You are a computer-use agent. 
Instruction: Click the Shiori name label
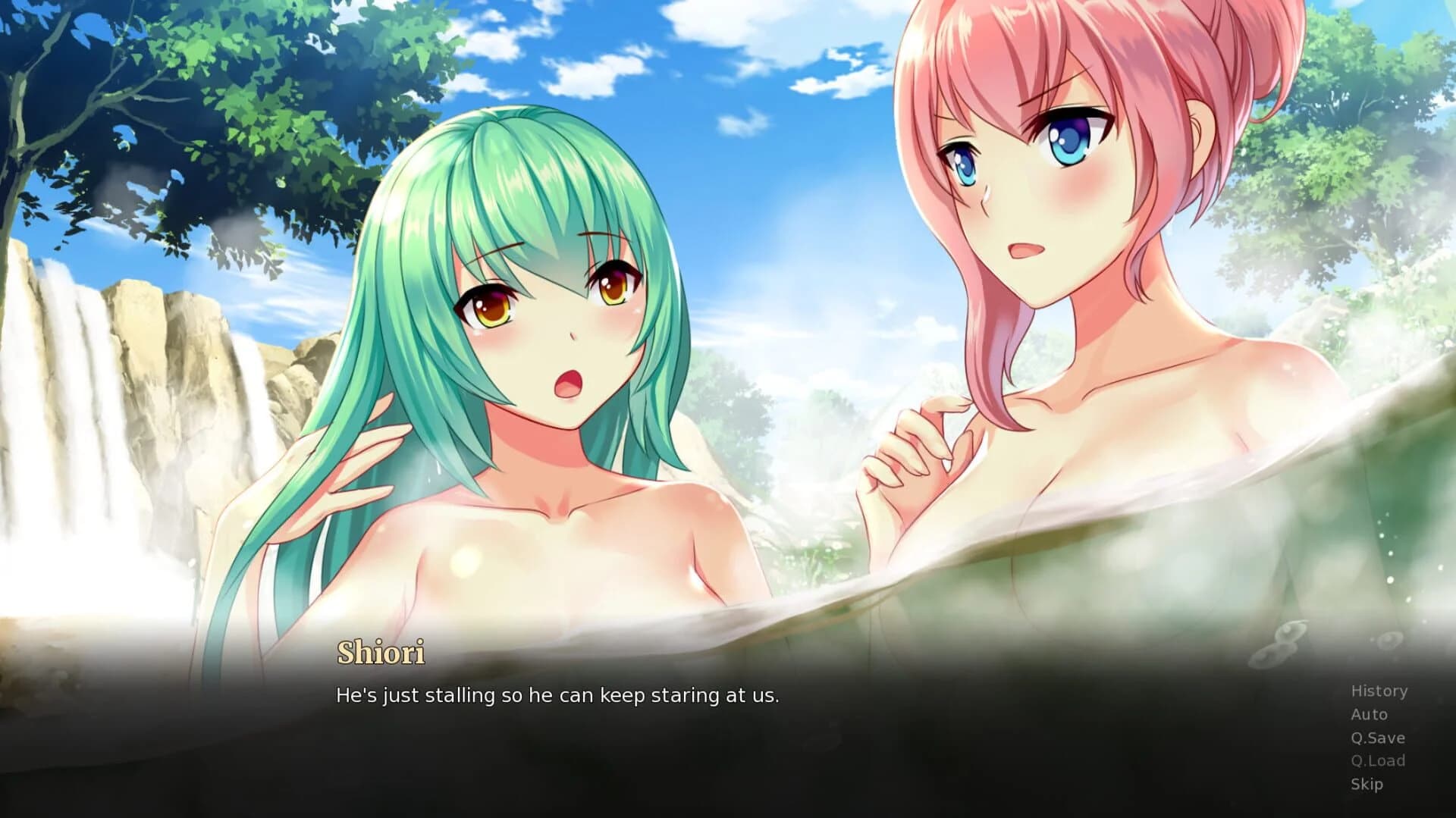coord(381,653)
